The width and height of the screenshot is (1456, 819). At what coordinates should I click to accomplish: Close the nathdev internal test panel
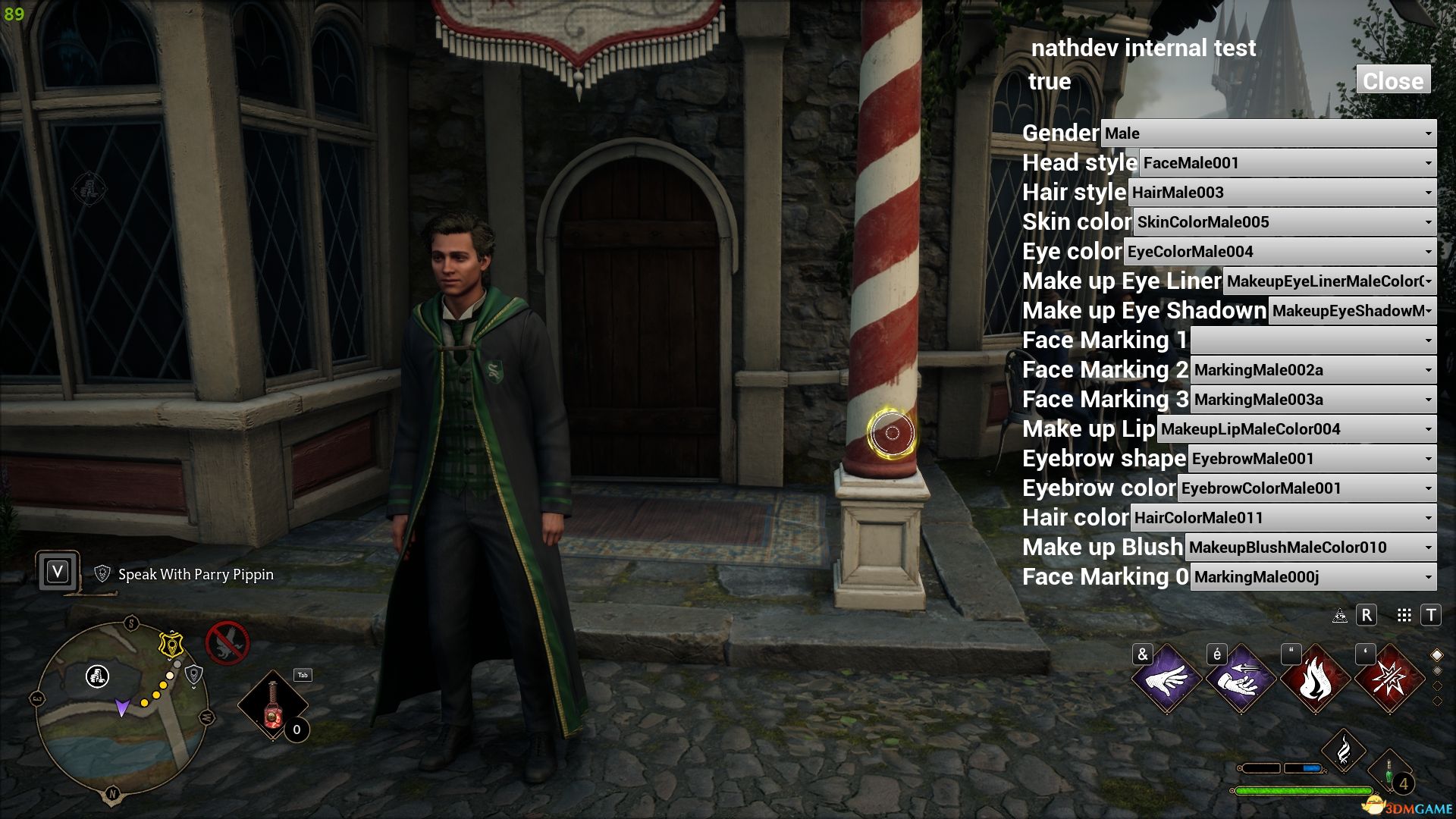(1392, 80)
